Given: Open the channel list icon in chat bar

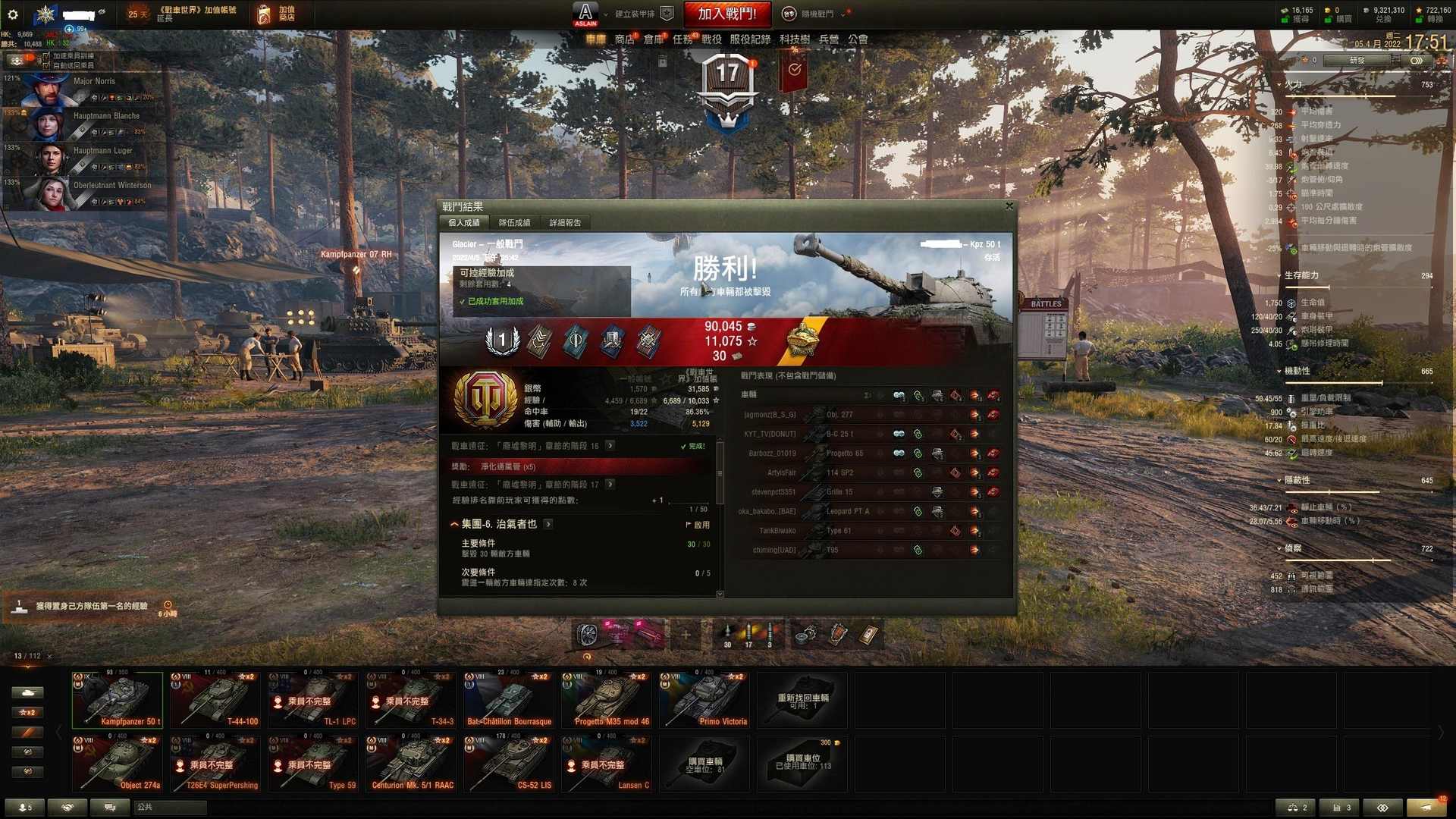Looking at the screenshot, I should coord(110,808).
